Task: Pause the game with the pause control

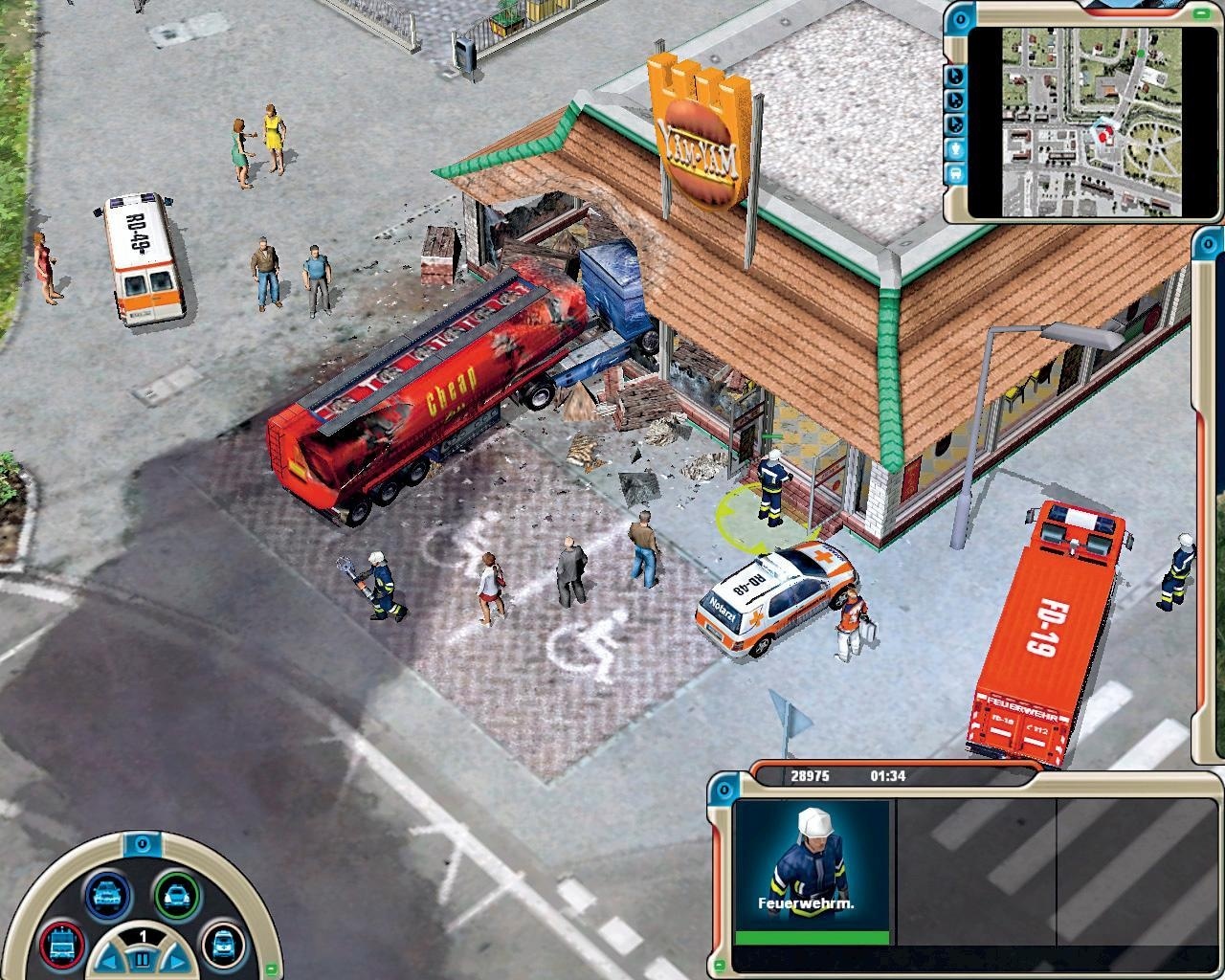Action: click(x=142, y=958)
